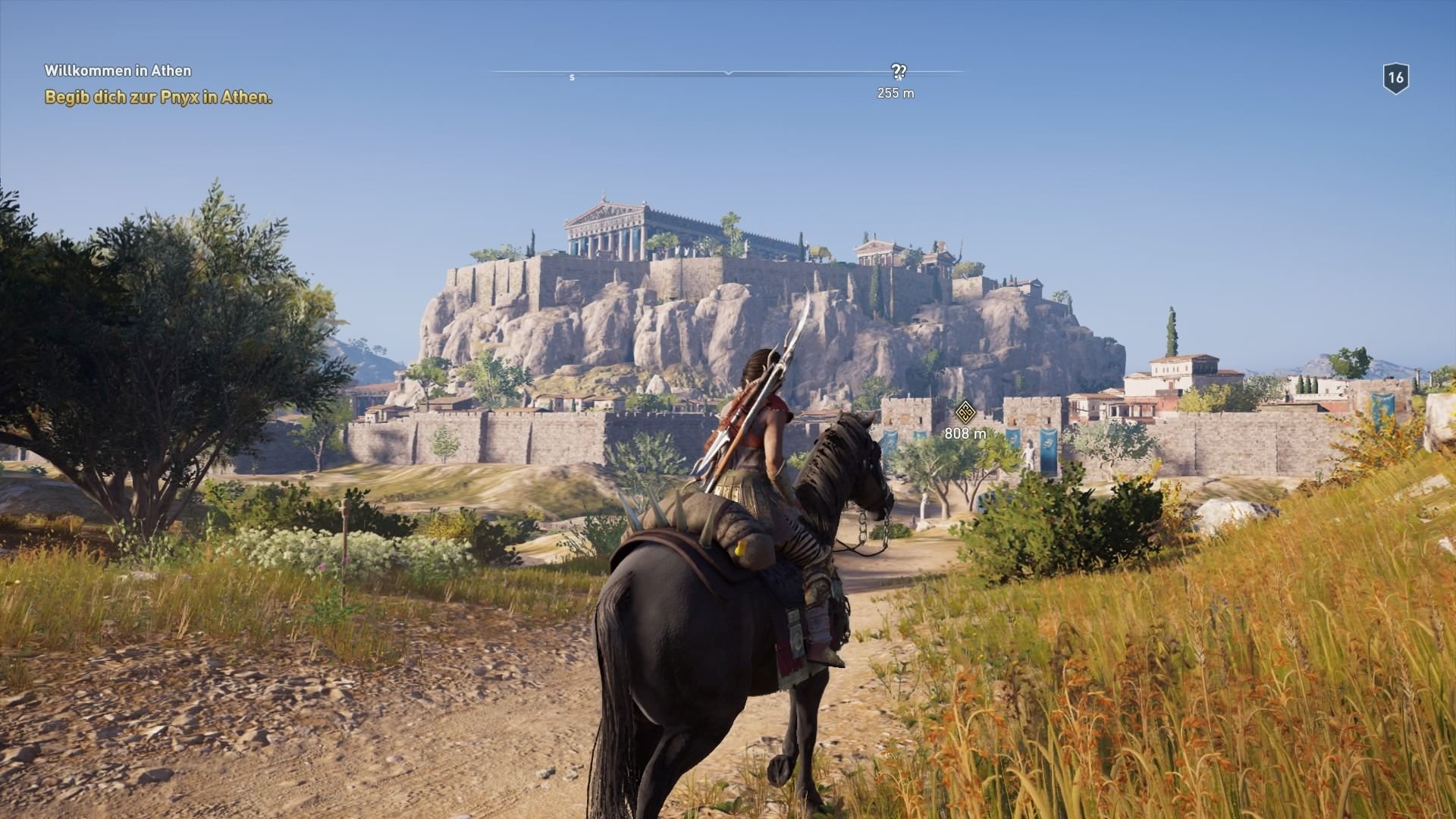Select the objective text Begib dich zur Pnyx
Viewport: 1456px width, 819px height.
click(158, 96)
